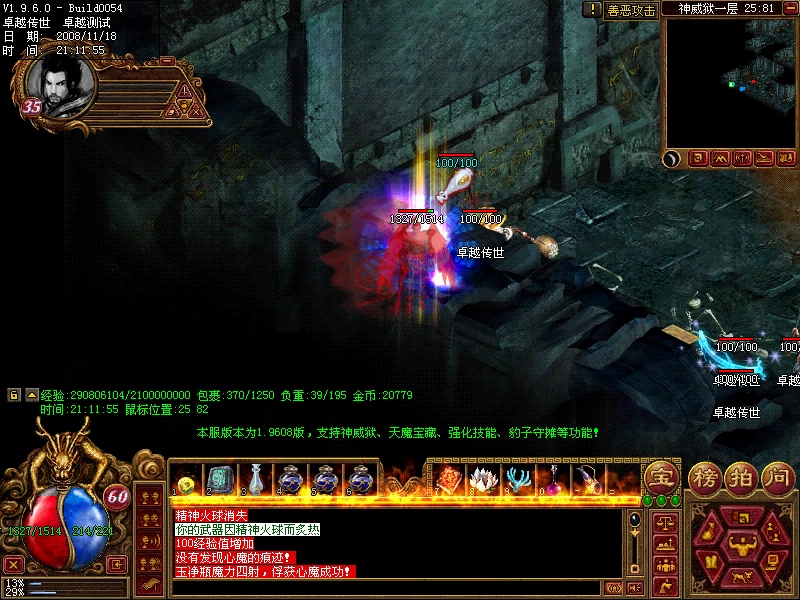This screenshot has width=800, height=600.
Task: Click the 善恶攻击 attack mode button
Action: pos(632,10)
